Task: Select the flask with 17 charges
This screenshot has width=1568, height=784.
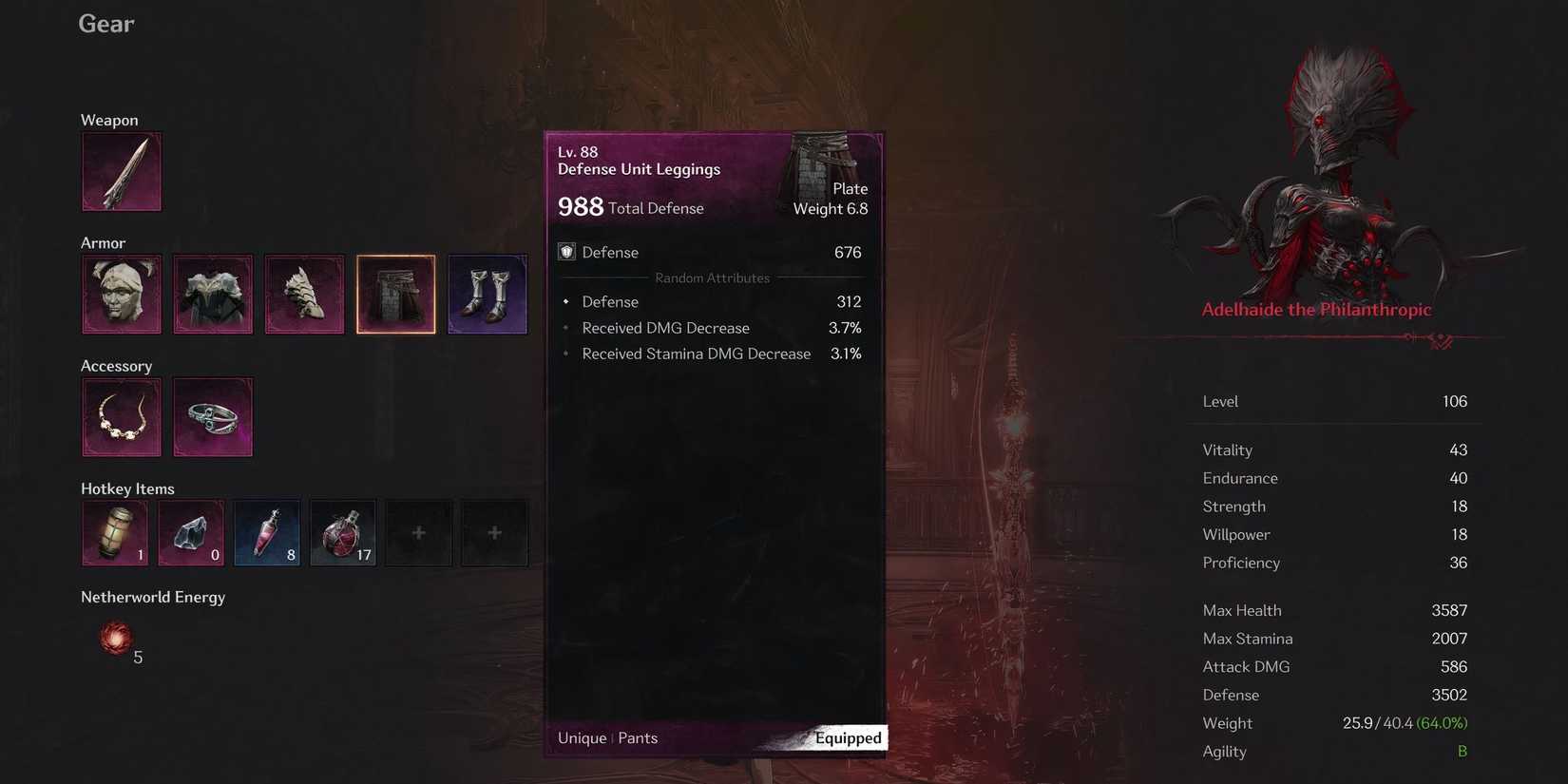Action: 342,532
